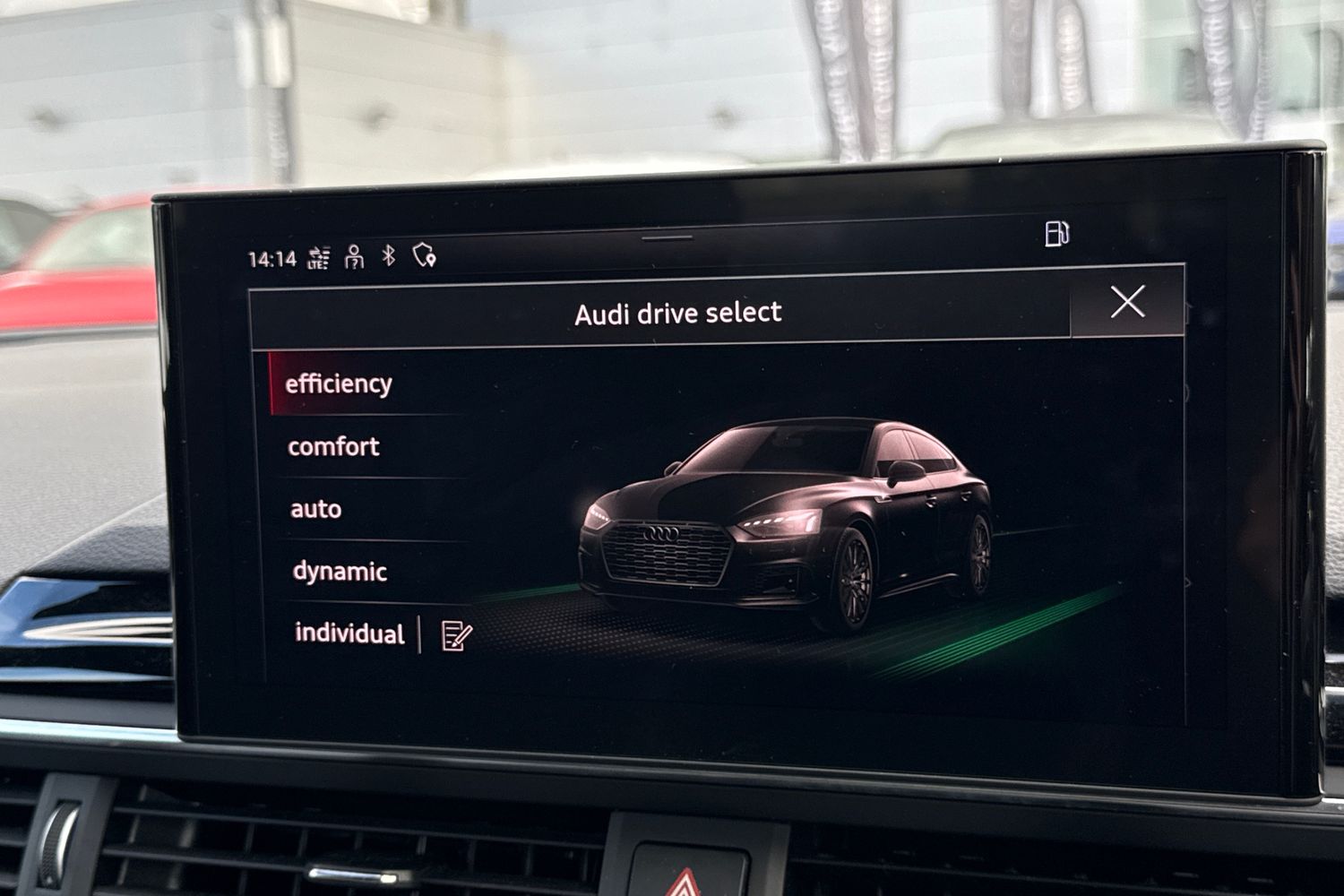
Task: Select the efficiency drive mode
Action: click(338, 383)
